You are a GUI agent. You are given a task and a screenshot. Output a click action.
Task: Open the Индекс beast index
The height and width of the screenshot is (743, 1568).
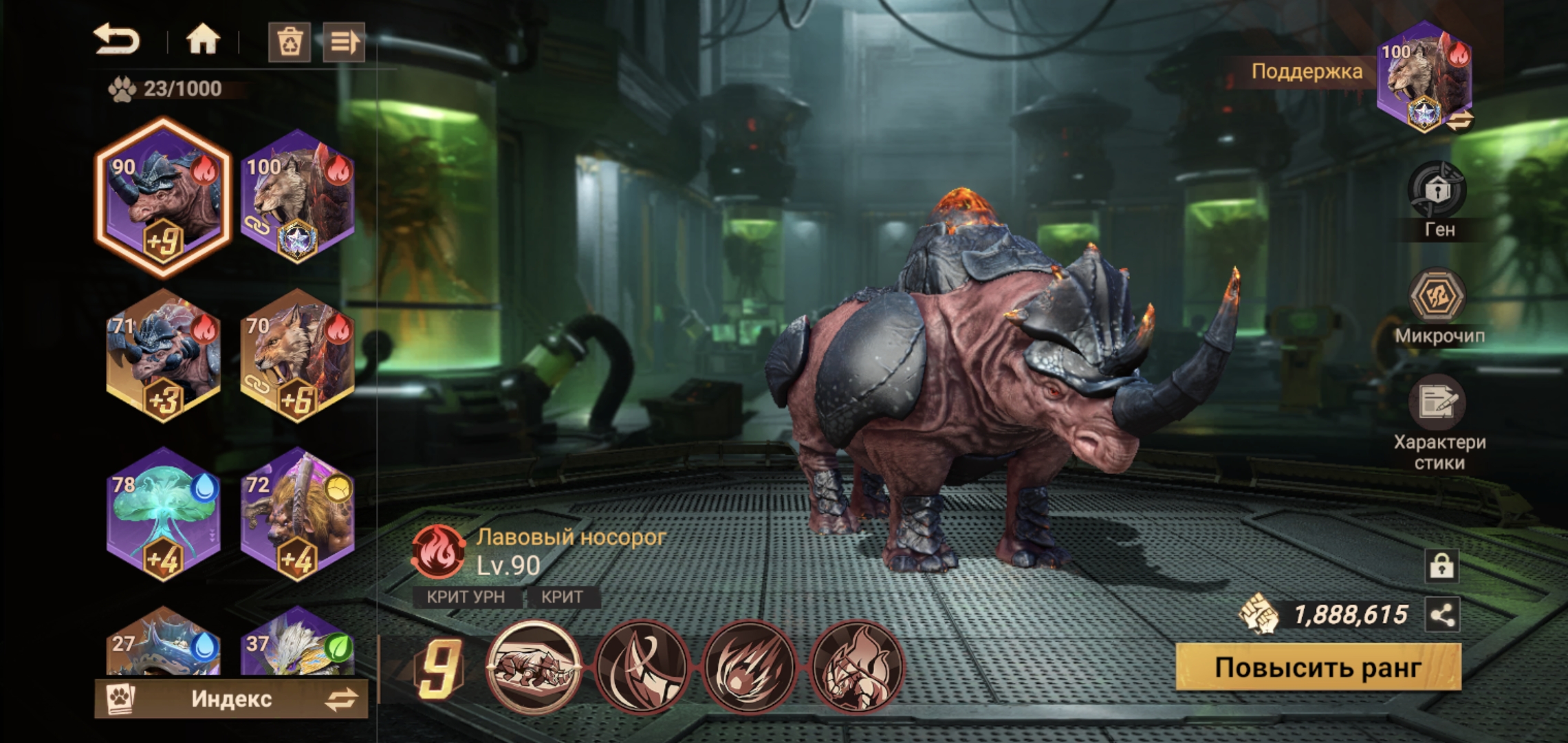point(231,699)
